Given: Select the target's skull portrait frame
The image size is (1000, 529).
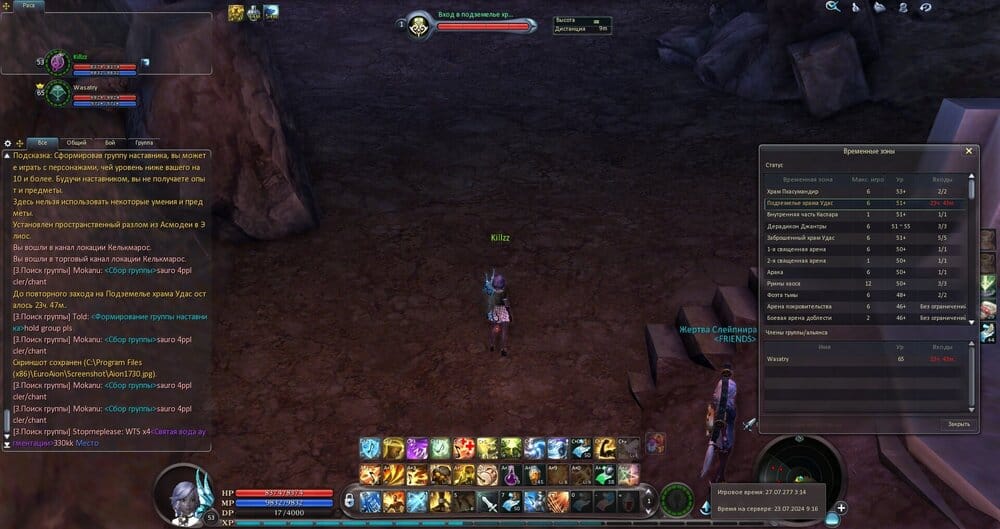Looking at the screenshot, I should [419, 24].
